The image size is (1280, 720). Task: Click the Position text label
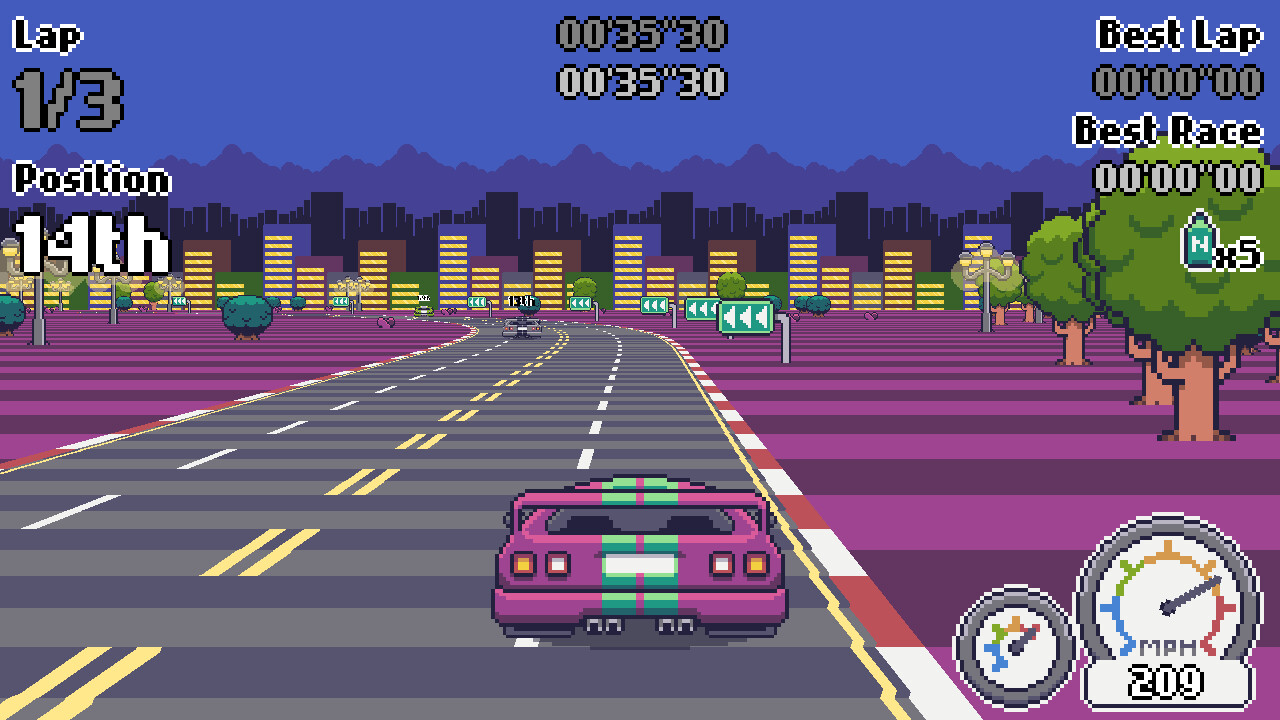pyautogui.click(x=88, y=180)
